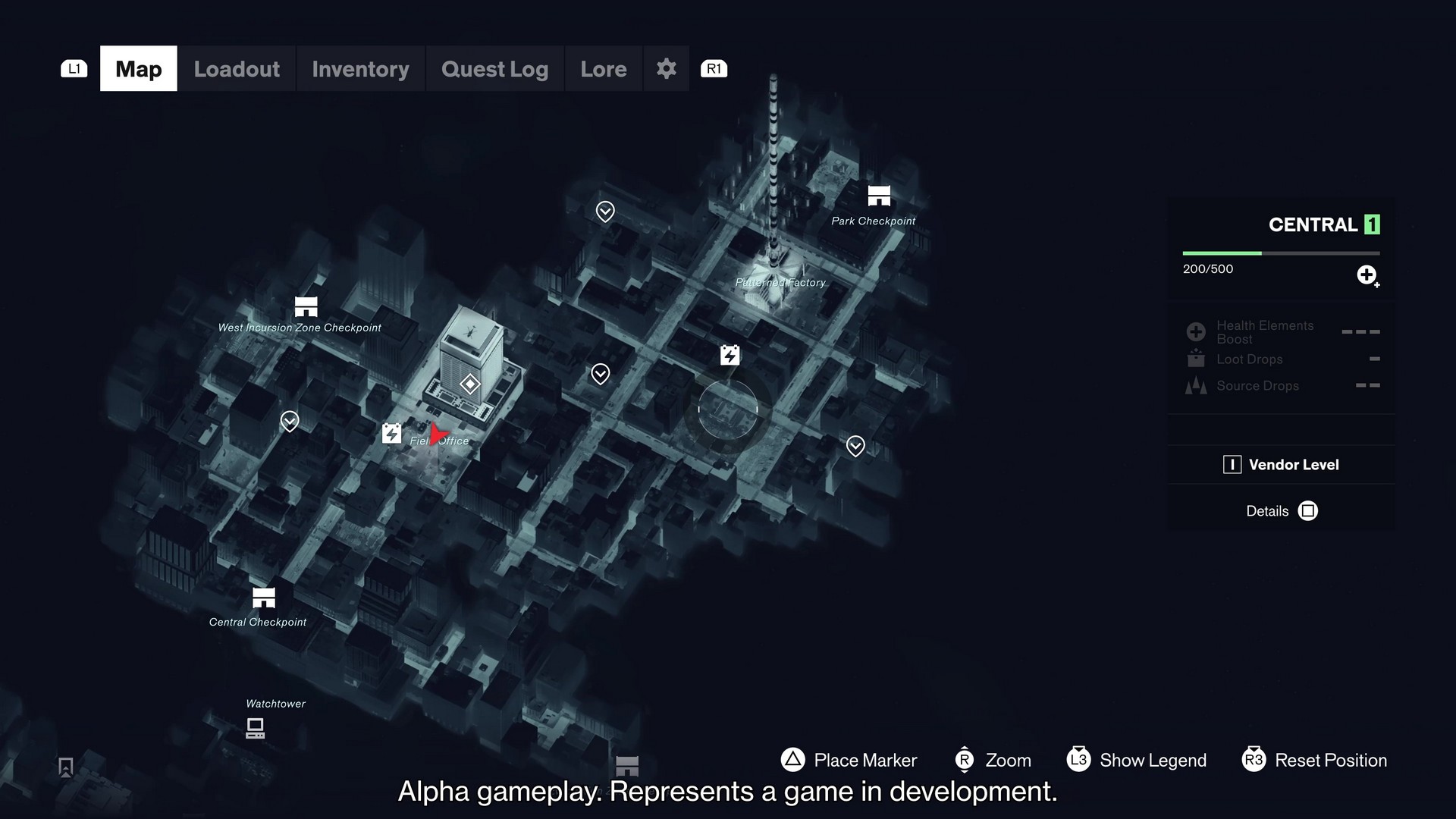1456x819 pixels.
Task: Select the Field Office battery icon
Action: tap(391, 434)
